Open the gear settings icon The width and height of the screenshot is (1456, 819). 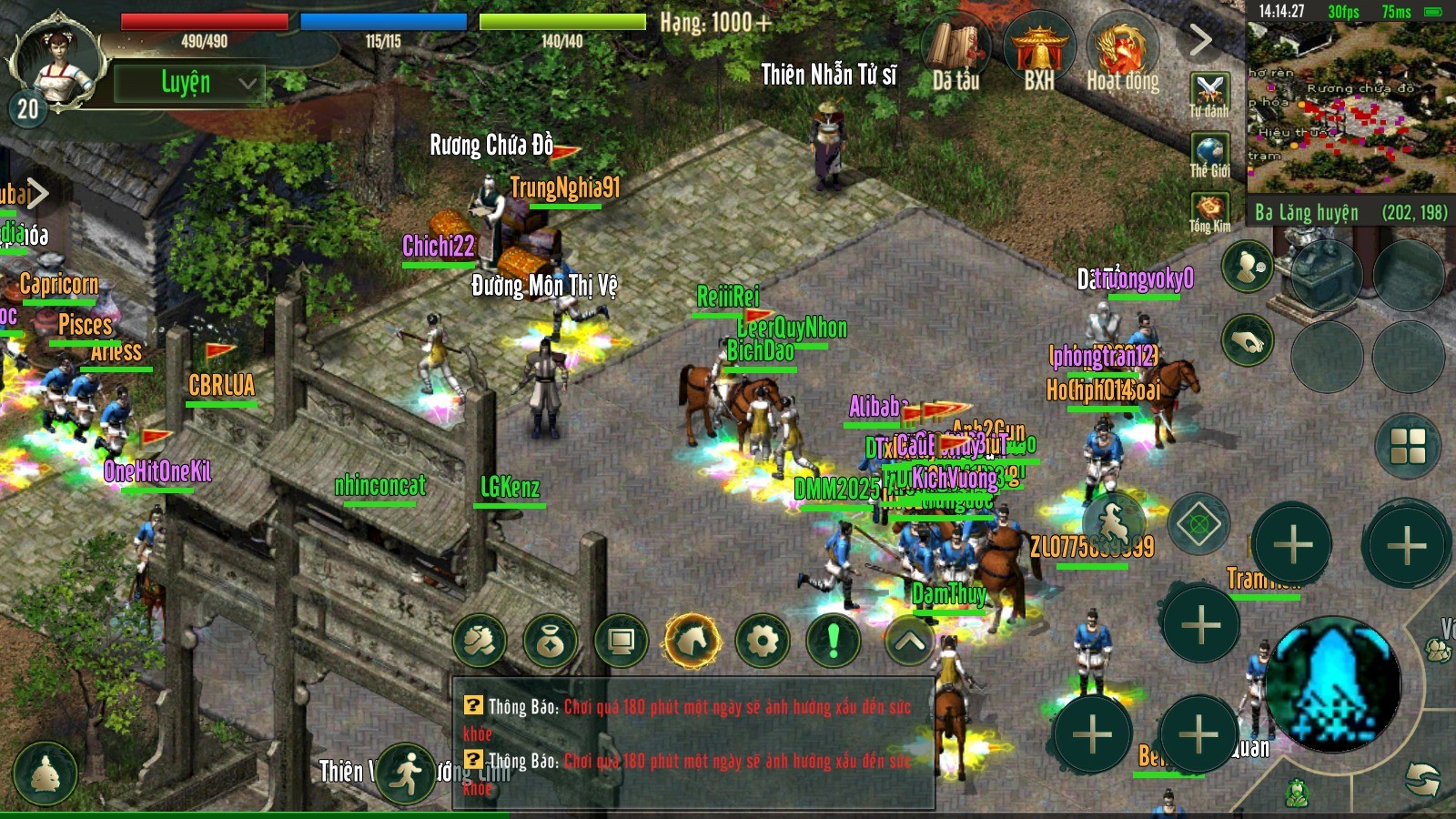(x=763, y=642)
